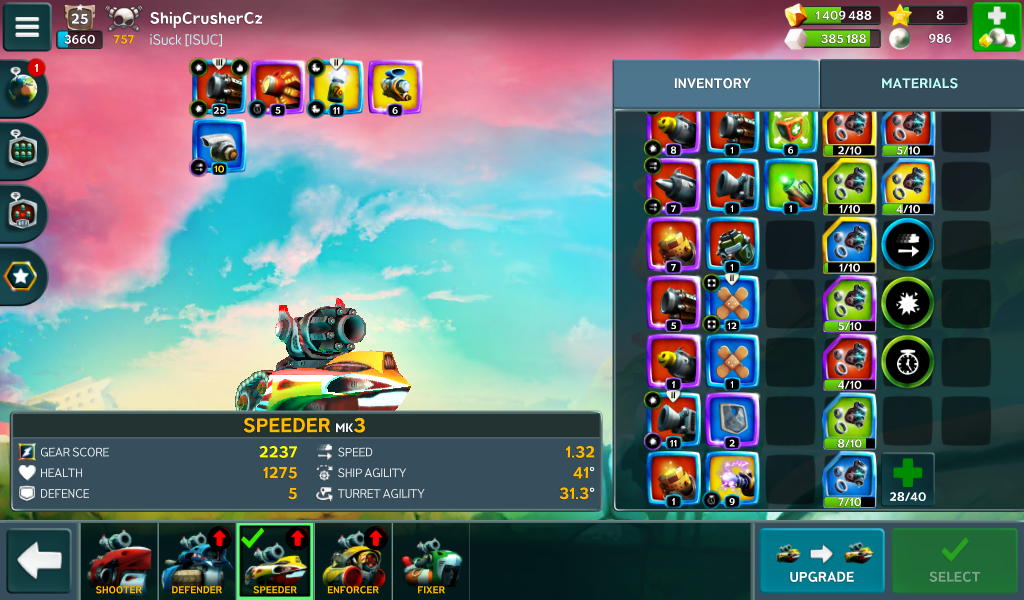Open the star badge side button
This screenshot has width=1024, height=600.
pyautogui.click(x=24, y=275)
